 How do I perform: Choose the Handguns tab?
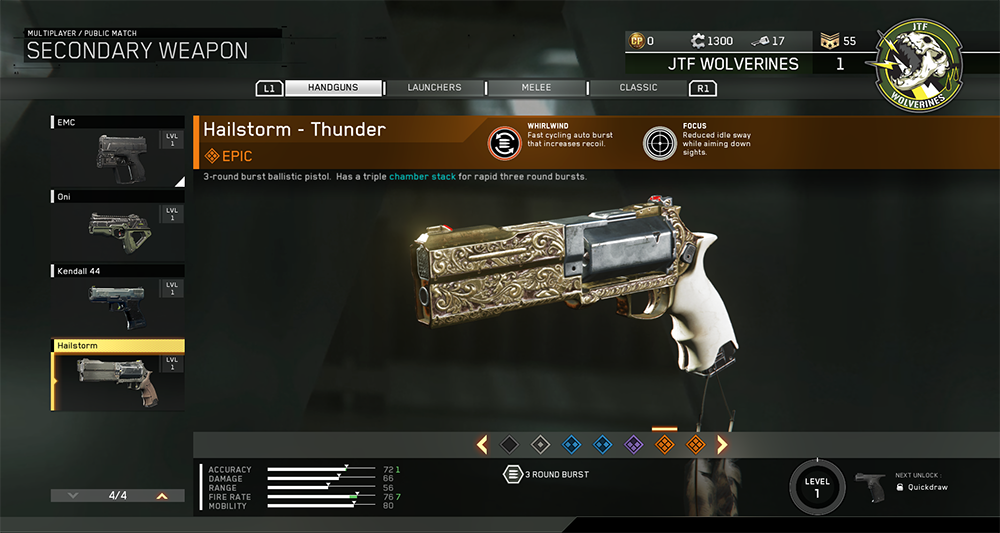[334, 88]
